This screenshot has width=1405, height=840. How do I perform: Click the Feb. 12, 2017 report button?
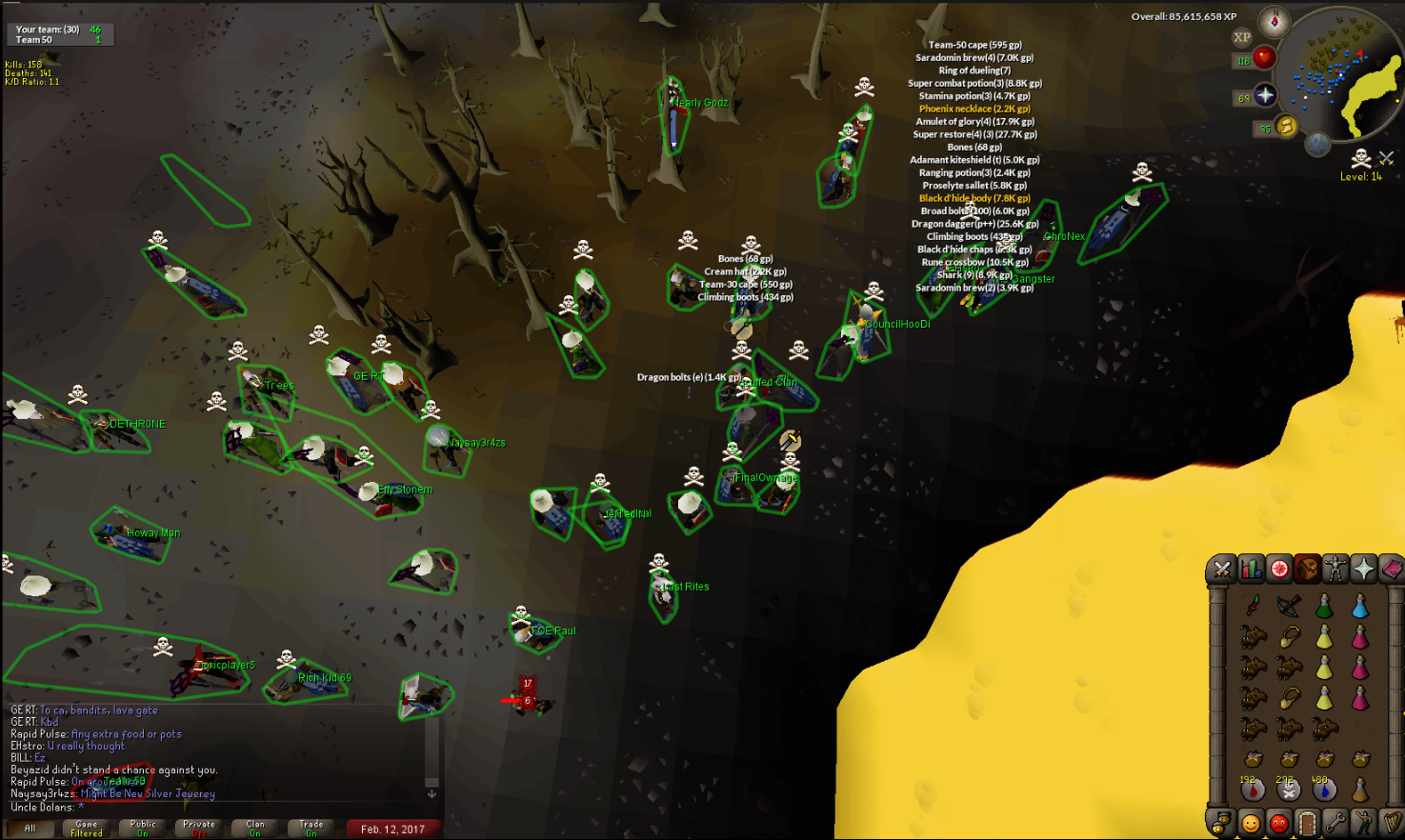pos(393,828)
